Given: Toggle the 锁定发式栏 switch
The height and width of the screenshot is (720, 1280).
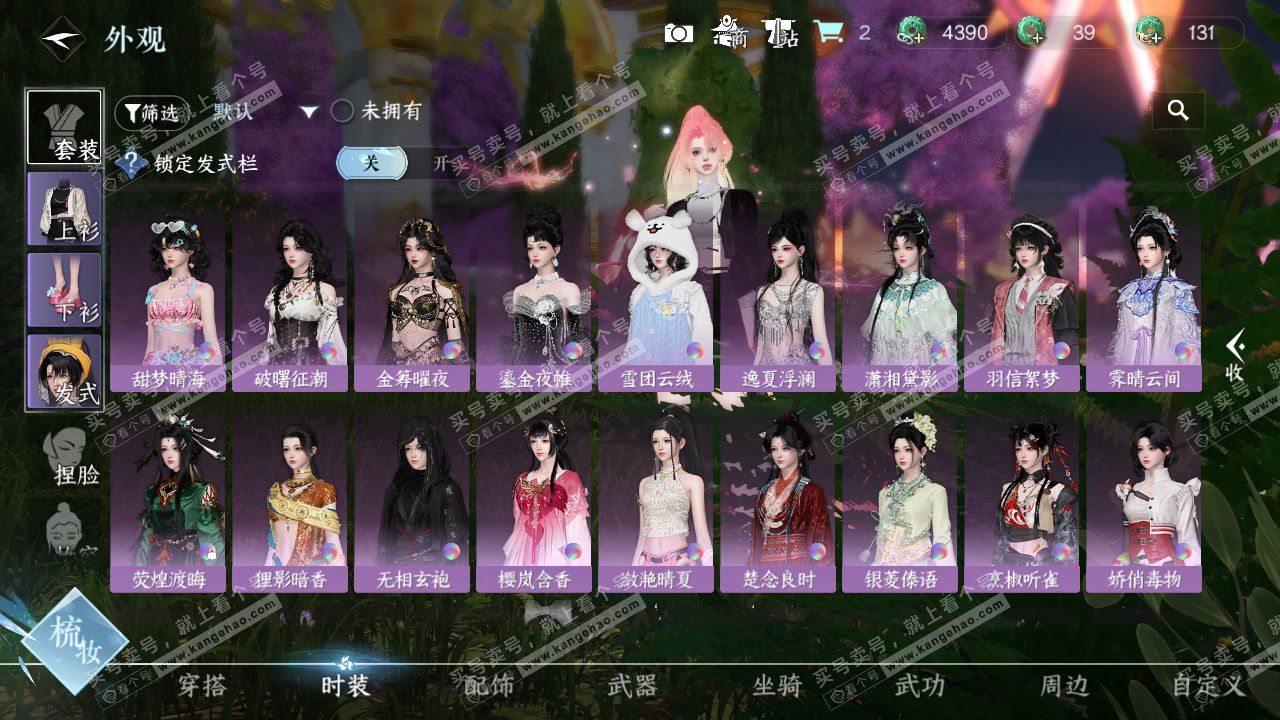Looking at the screenshot, I should pos(399,163).
